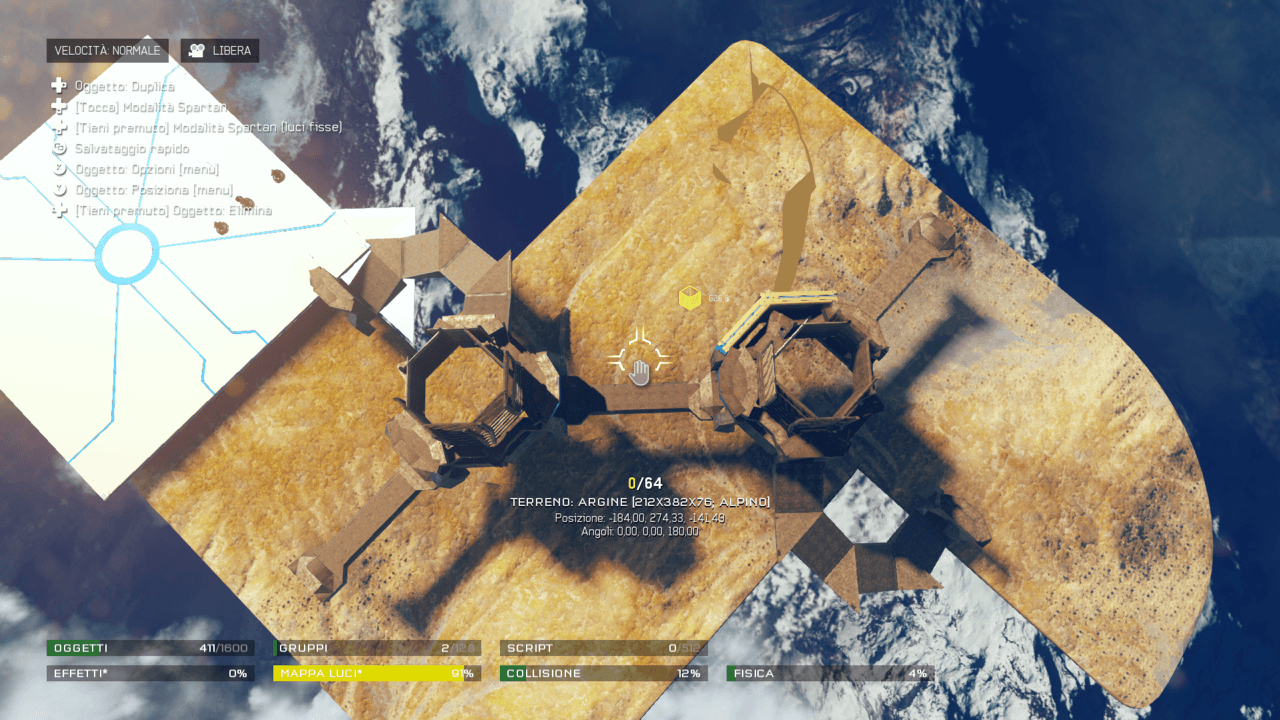The image size is (1280, 720).
Task: Click the Velocità: Normale speed indicator
Action: pos(107,51)
